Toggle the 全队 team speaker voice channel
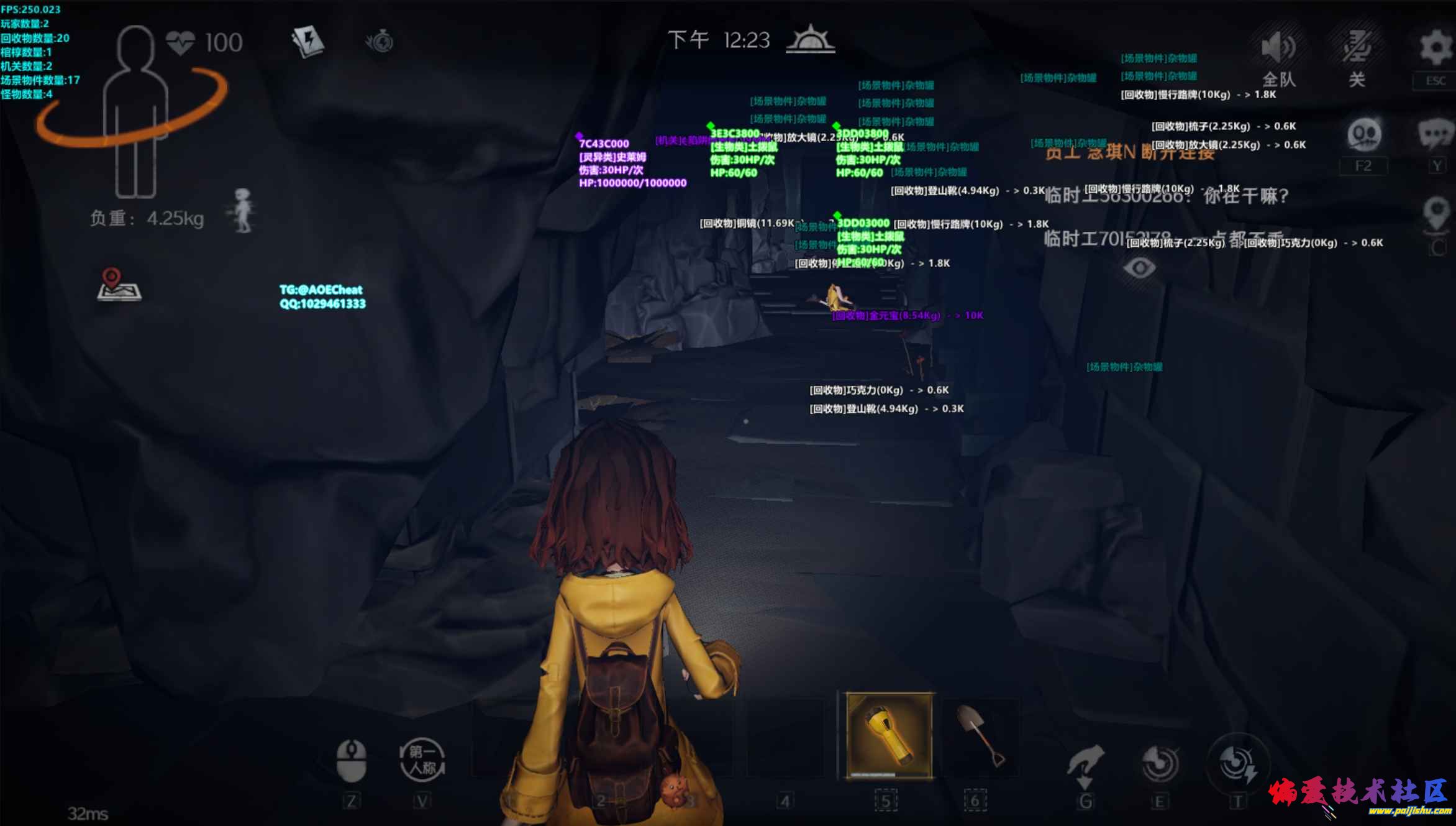The image size is (1456, 826). pyautogui.click(x=1278, y=48)
